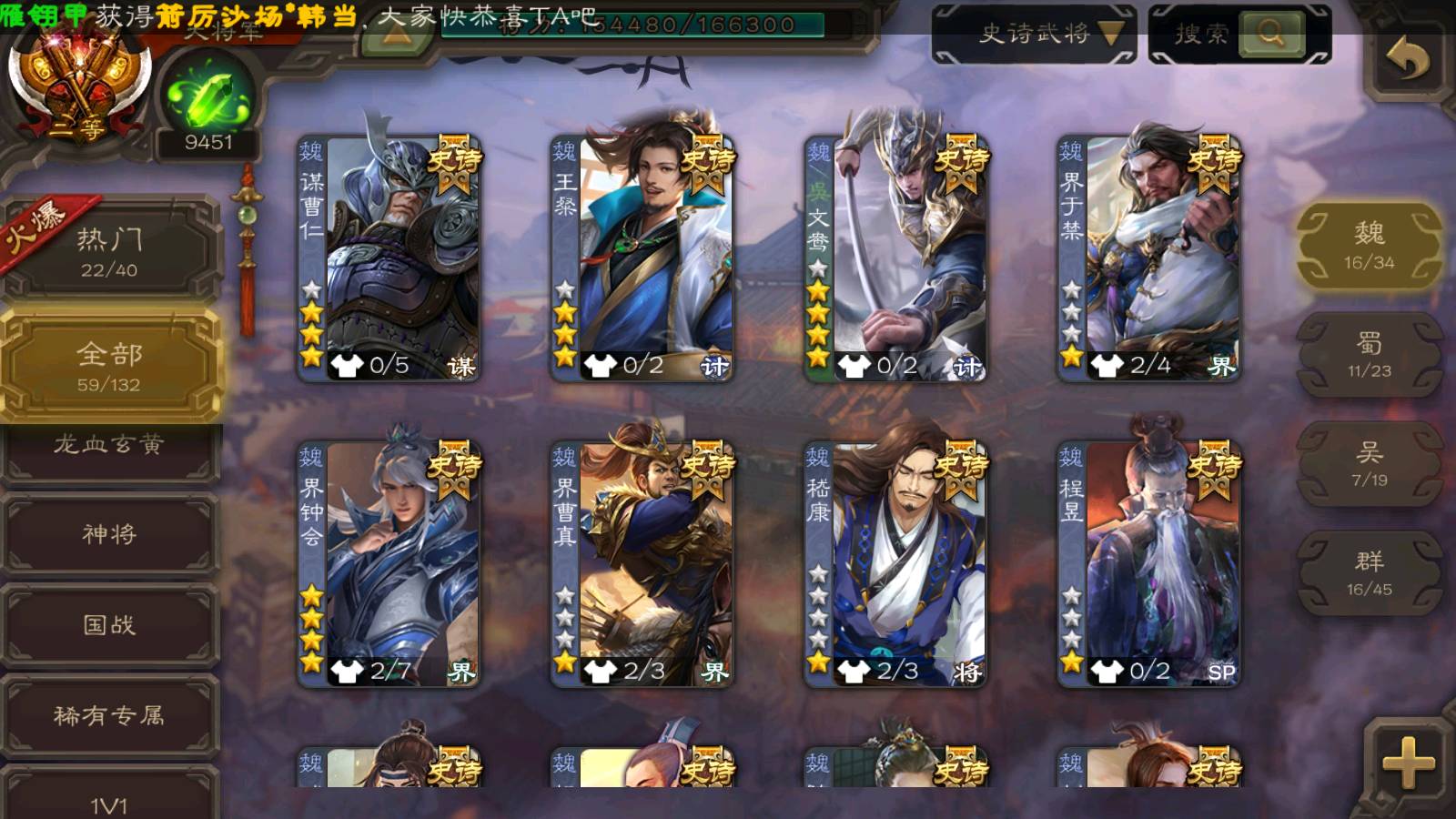Switch to the 全部 category tab
1456x819 pixels.
pyautogui.click(x=109, y=366)
